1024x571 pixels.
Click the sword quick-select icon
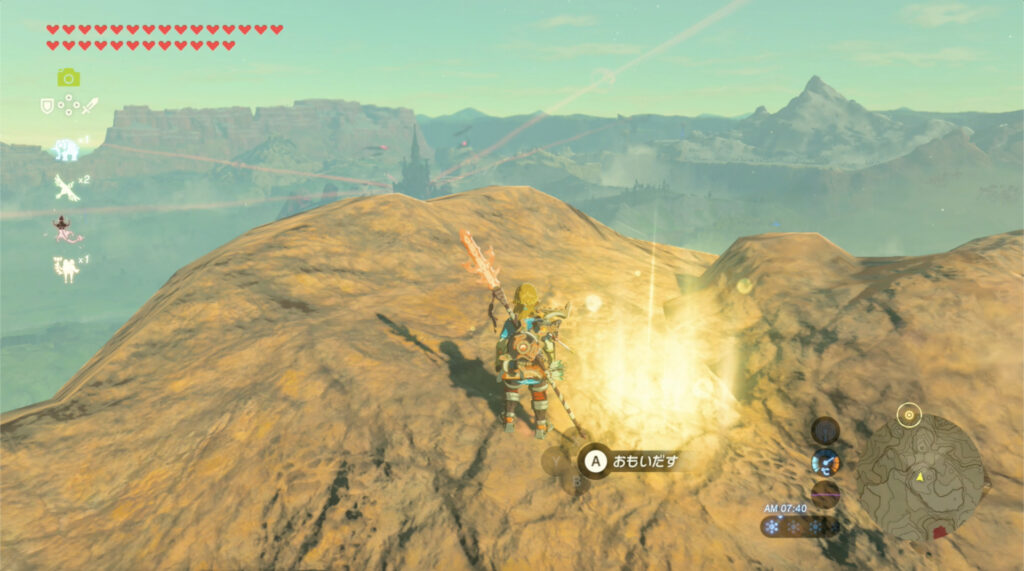(90, 105)
